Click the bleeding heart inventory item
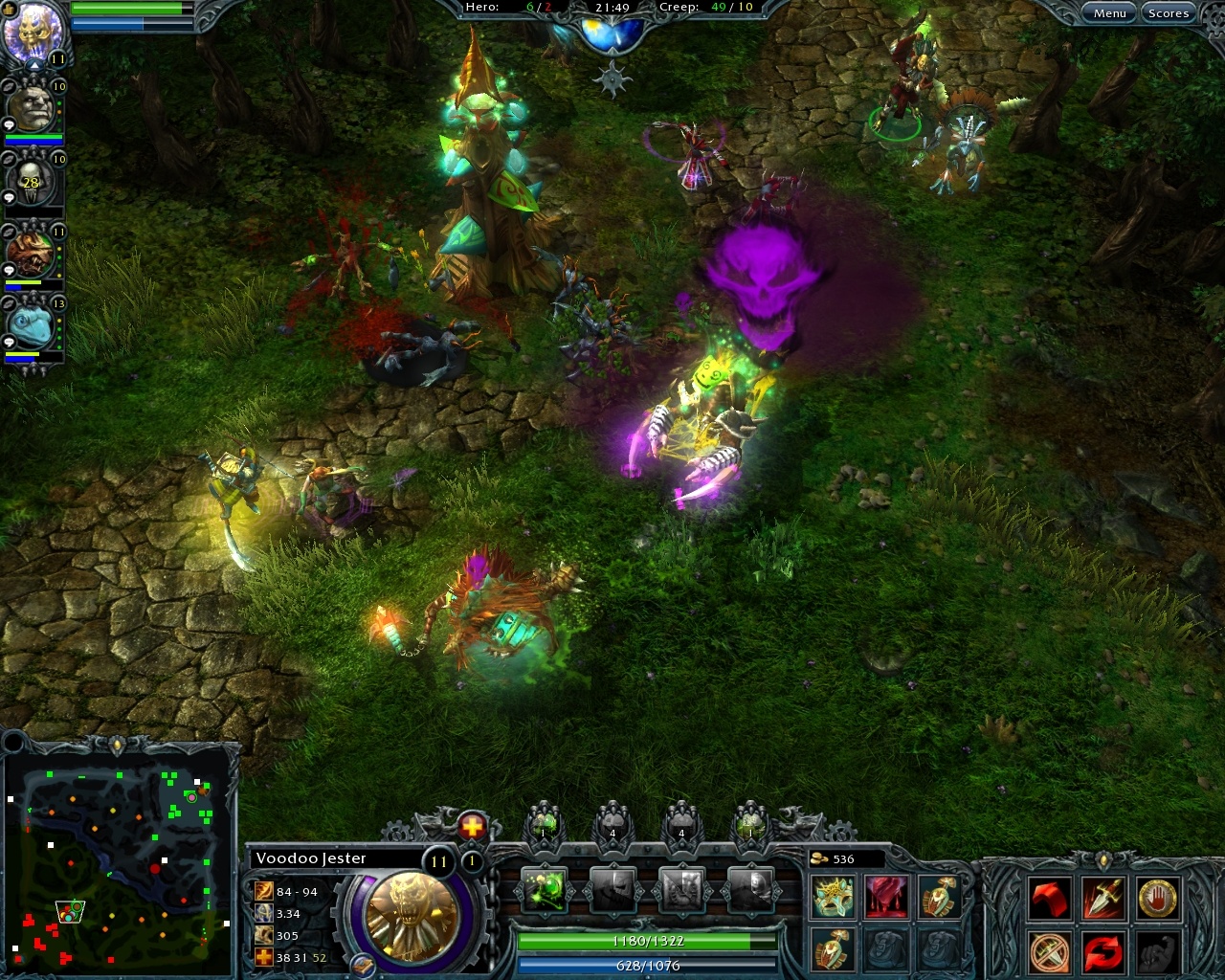 pos(886,896)
